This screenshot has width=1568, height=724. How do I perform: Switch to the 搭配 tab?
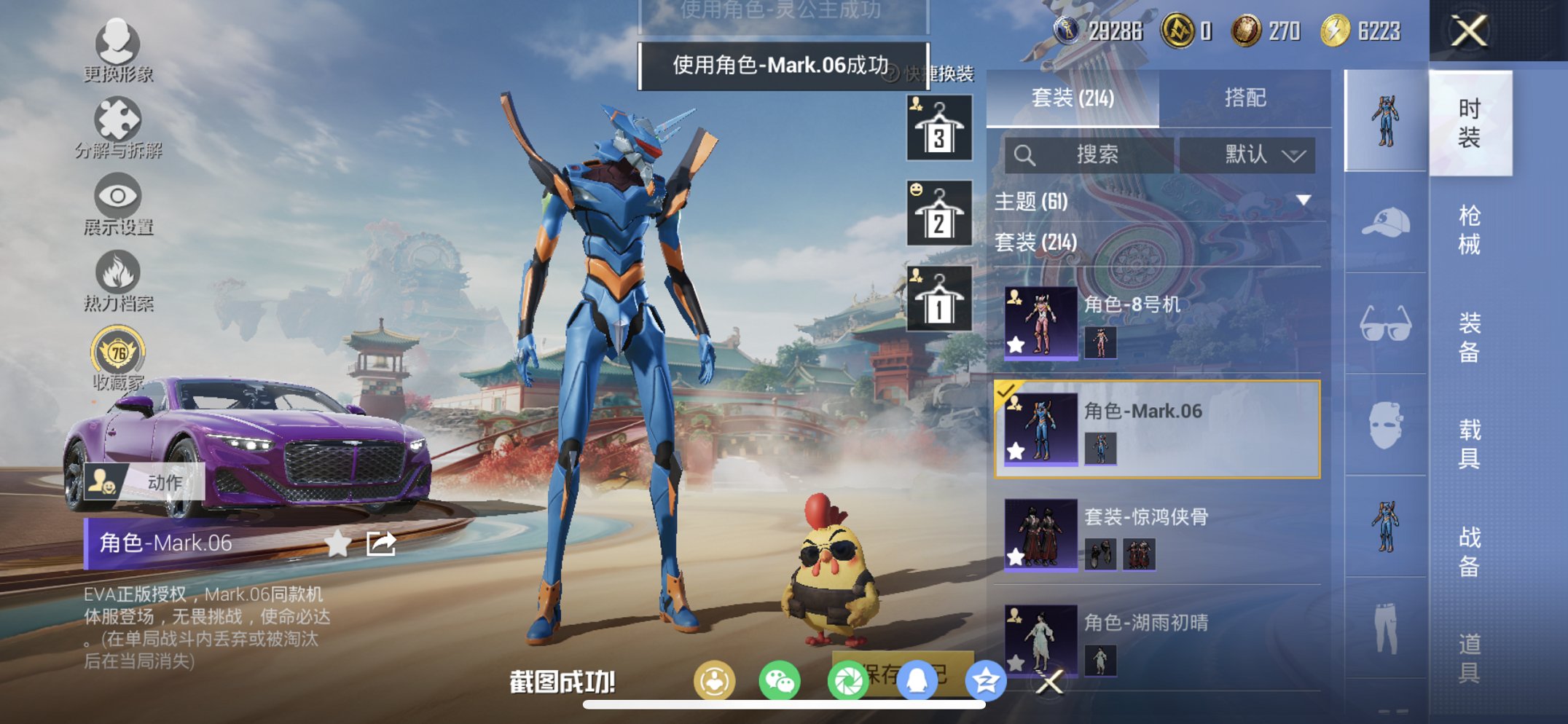click(1247, 98)
